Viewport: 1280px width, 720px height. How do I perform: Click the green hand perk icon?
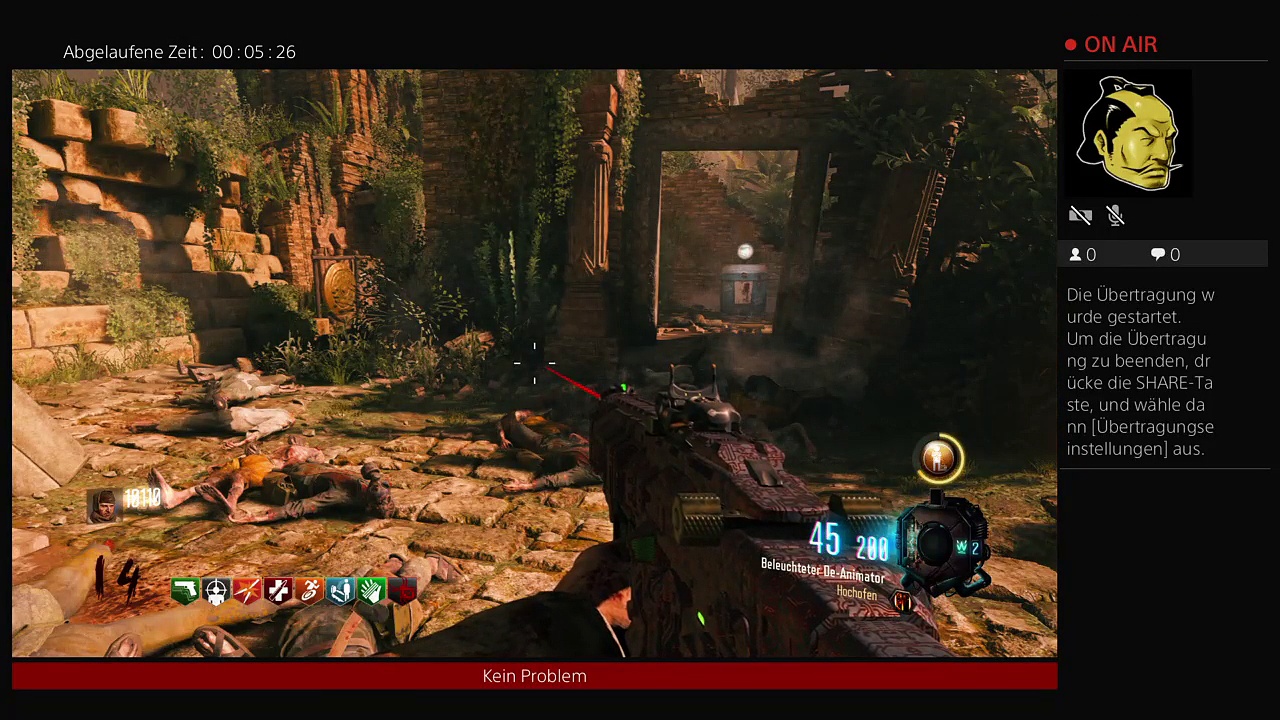(x=371, y=591)
